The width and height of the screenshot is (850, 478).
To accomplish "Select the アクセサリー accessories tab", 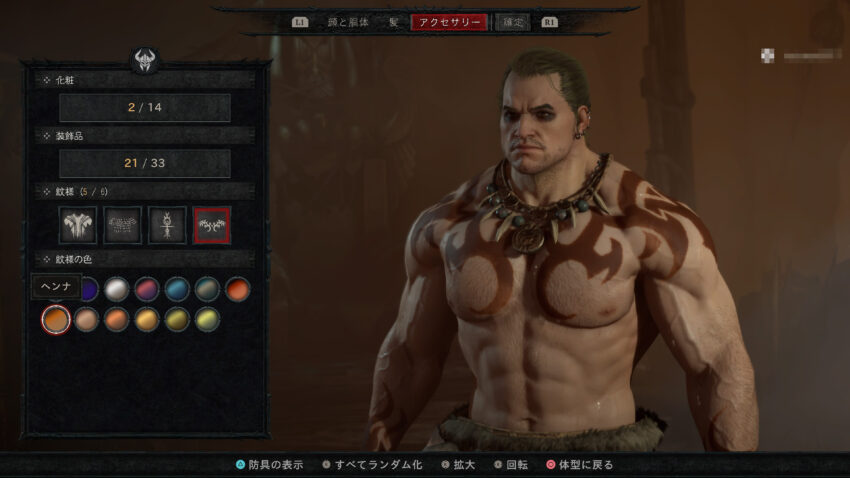I will 449,21.
